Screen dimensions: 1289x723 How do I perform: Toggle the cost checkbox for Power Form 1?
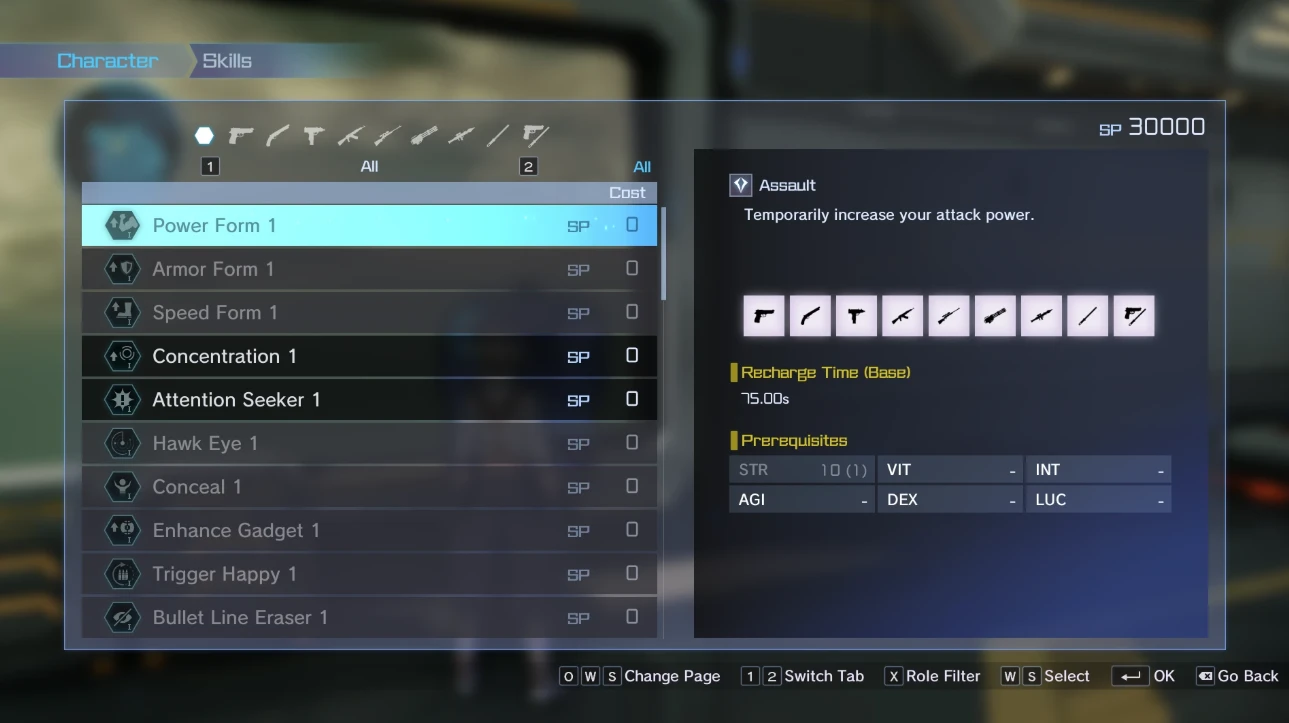[x=631, y=226]
